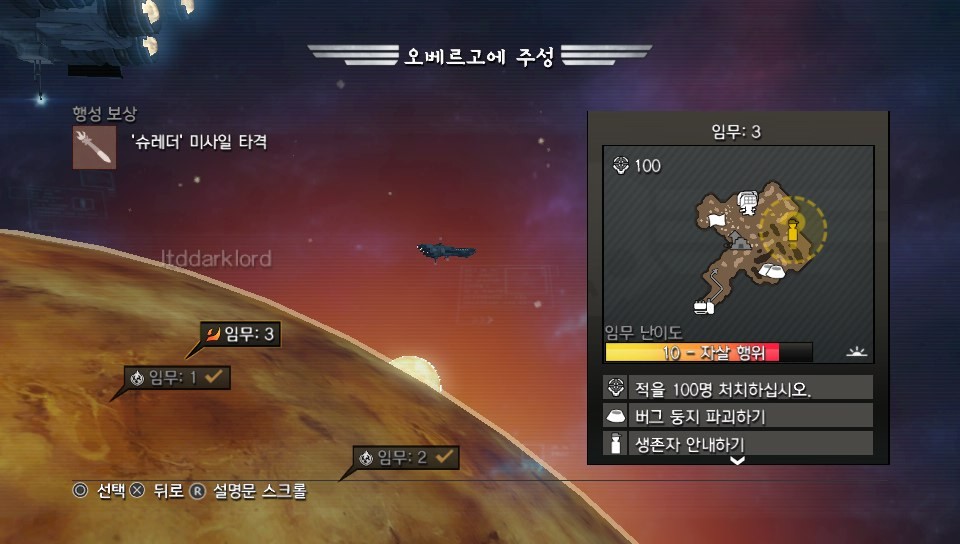Image resolution: width=960 pixels, height=544 pixels.
Task: Click the 슈레더 missile strike reward icon
Action: (x=95, y=147)
